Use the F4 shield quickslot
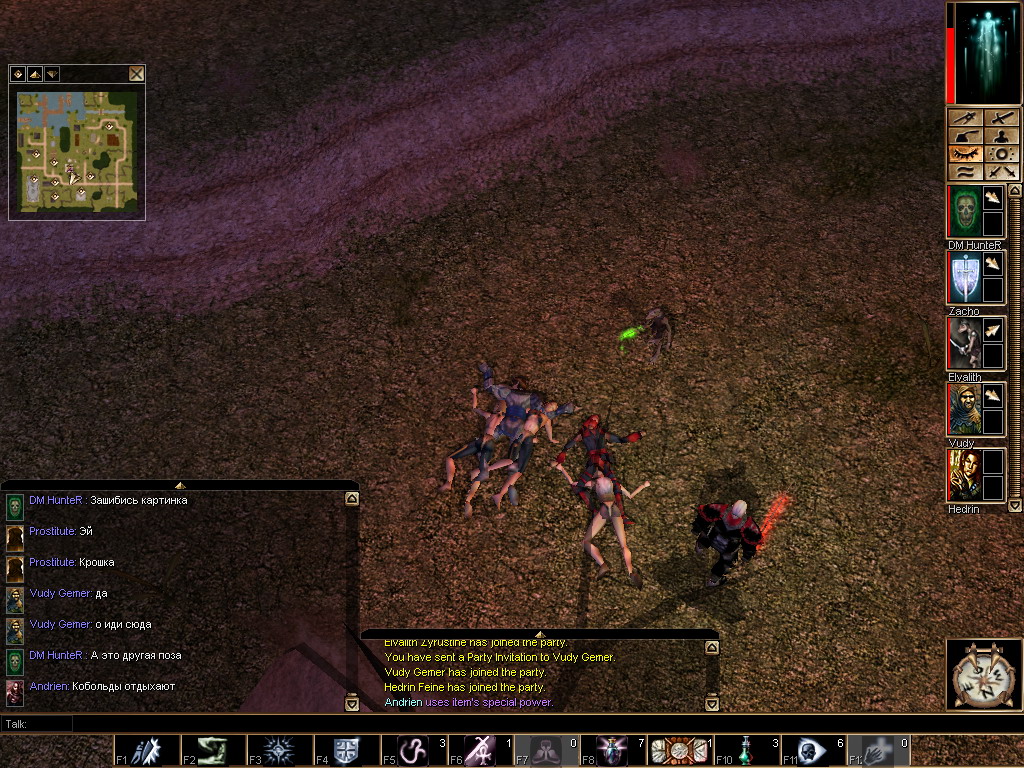Viewport: 1024px width, 768px height. coord(344,751)
